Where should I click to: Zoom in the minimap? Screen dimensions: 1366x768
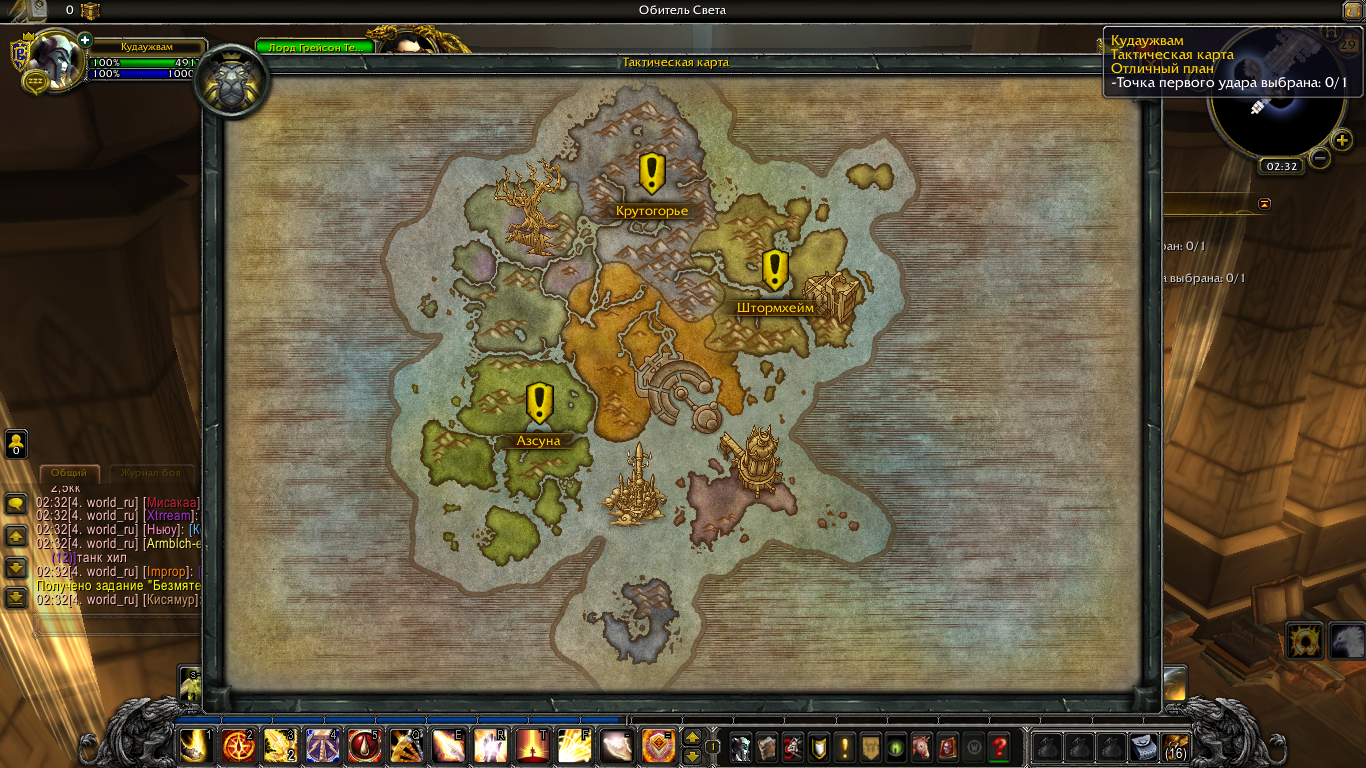pos(1342,140)
